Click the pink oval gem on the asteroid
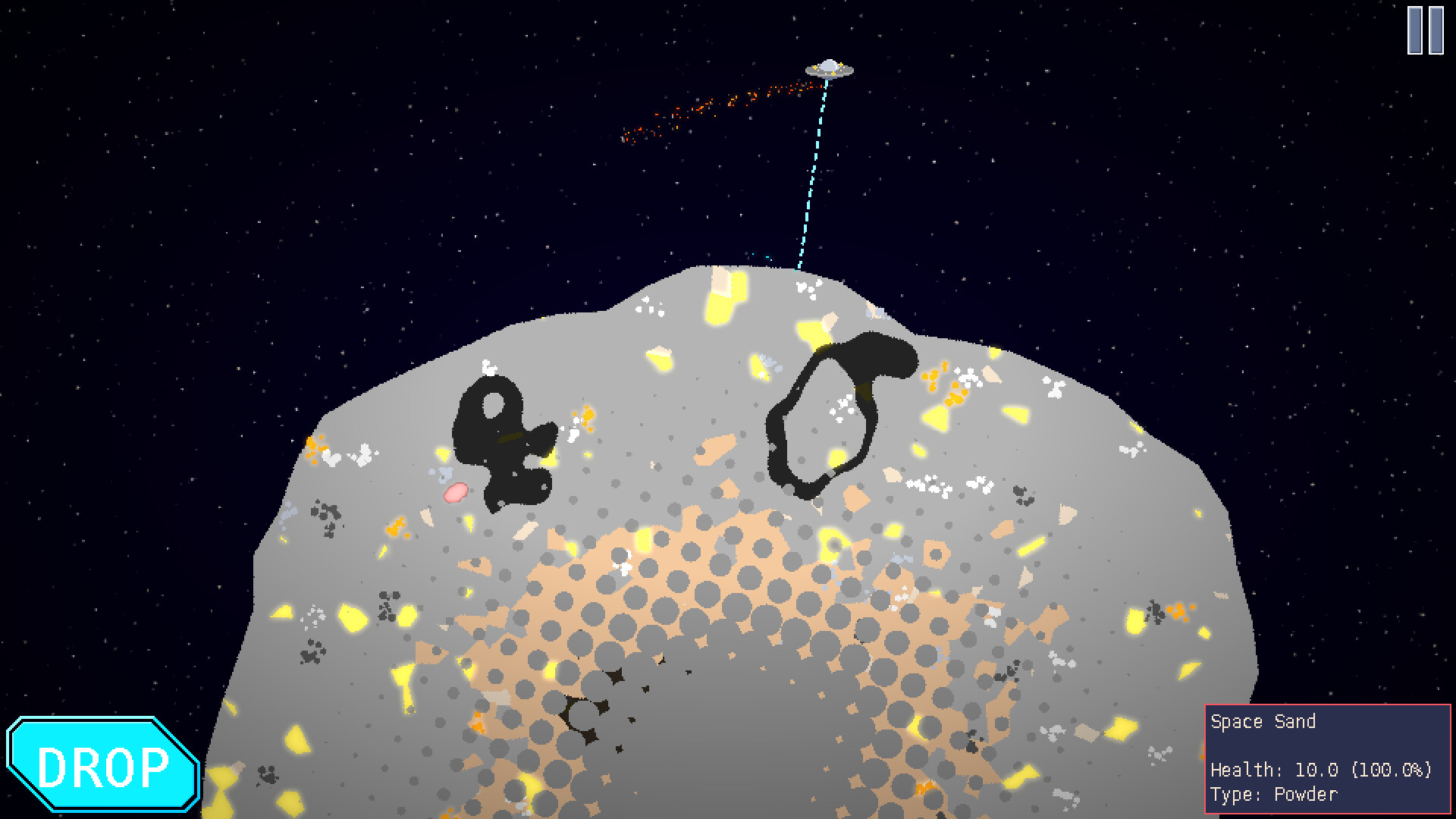The height and width of the screenshot is (819, 1456). tap(454, 492)
